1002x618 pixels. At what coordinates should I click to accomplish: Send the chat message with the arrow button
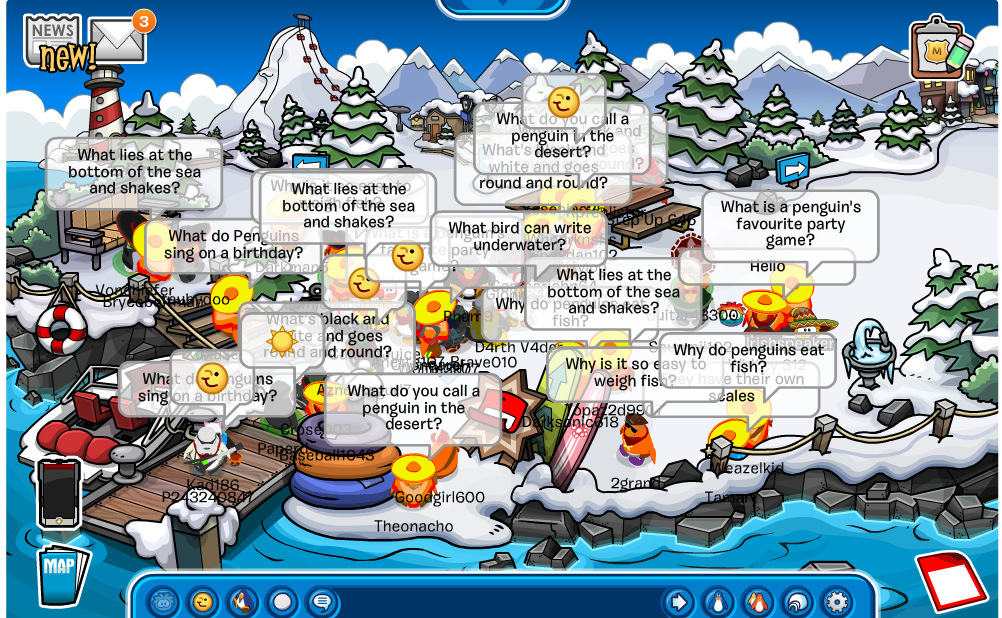click(x=679, y=602)
